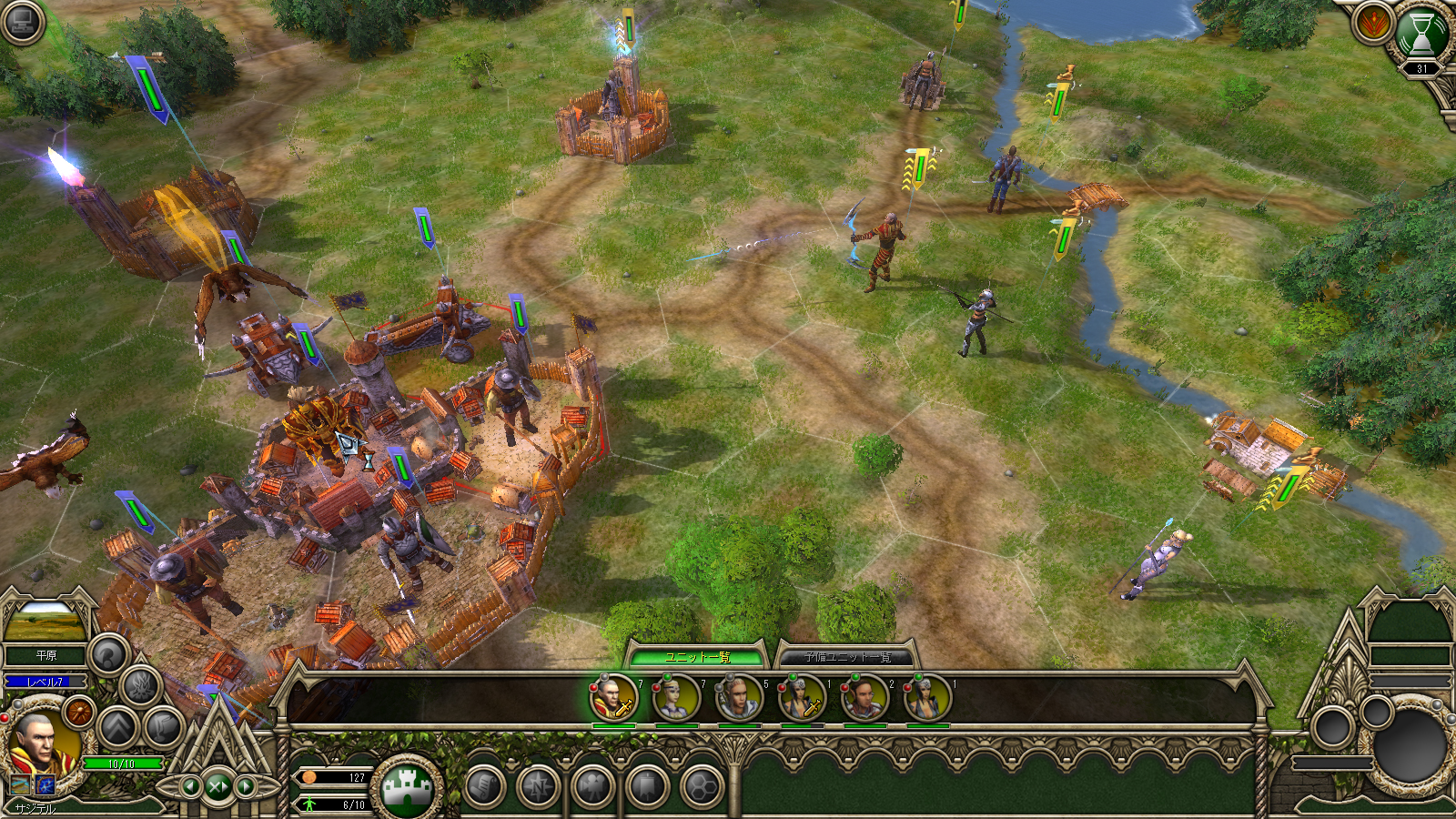The width and height of the screenshot is (1456, 819).
Task: Click the compass N button
Action: point(539,786)
